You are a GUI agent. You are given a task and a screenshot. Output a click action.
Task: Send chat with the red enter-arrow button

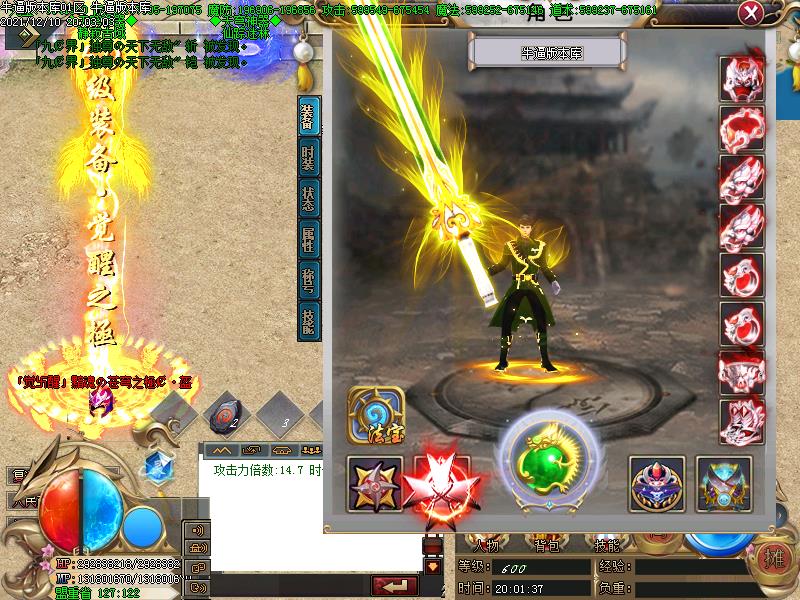pos(400,584)
